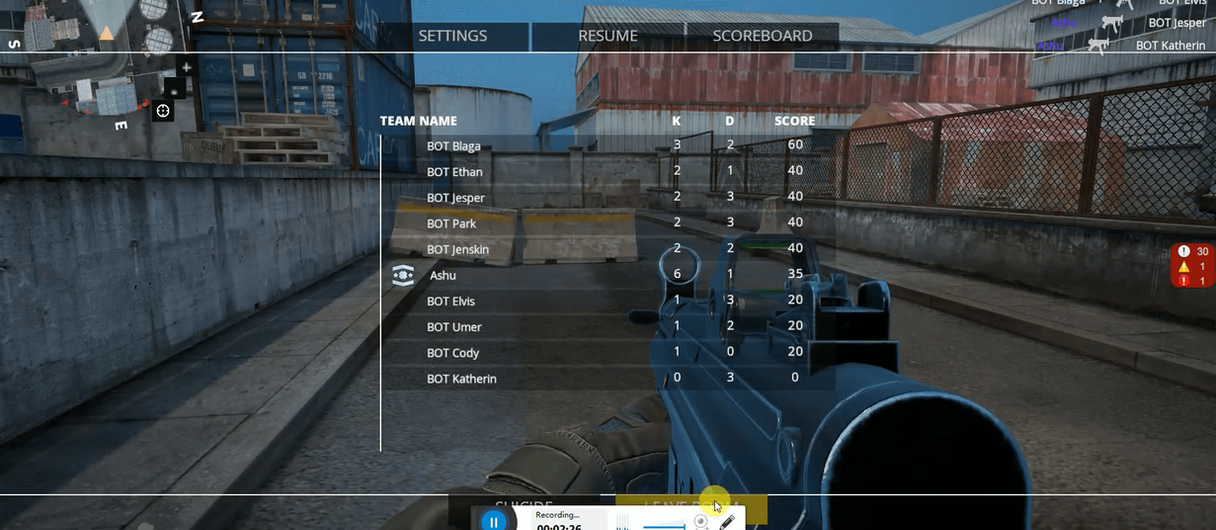Zoom out the minimap with the minus button

[174, 88]
